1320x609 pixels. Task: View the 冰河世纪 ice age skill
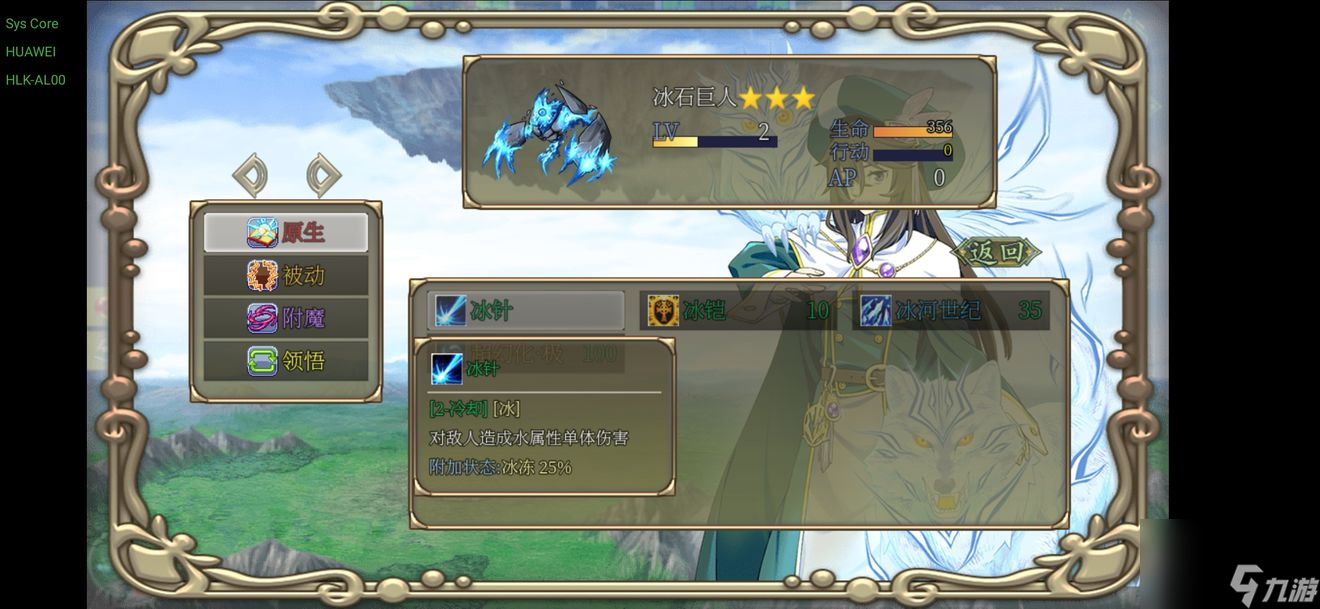[951, 310]
